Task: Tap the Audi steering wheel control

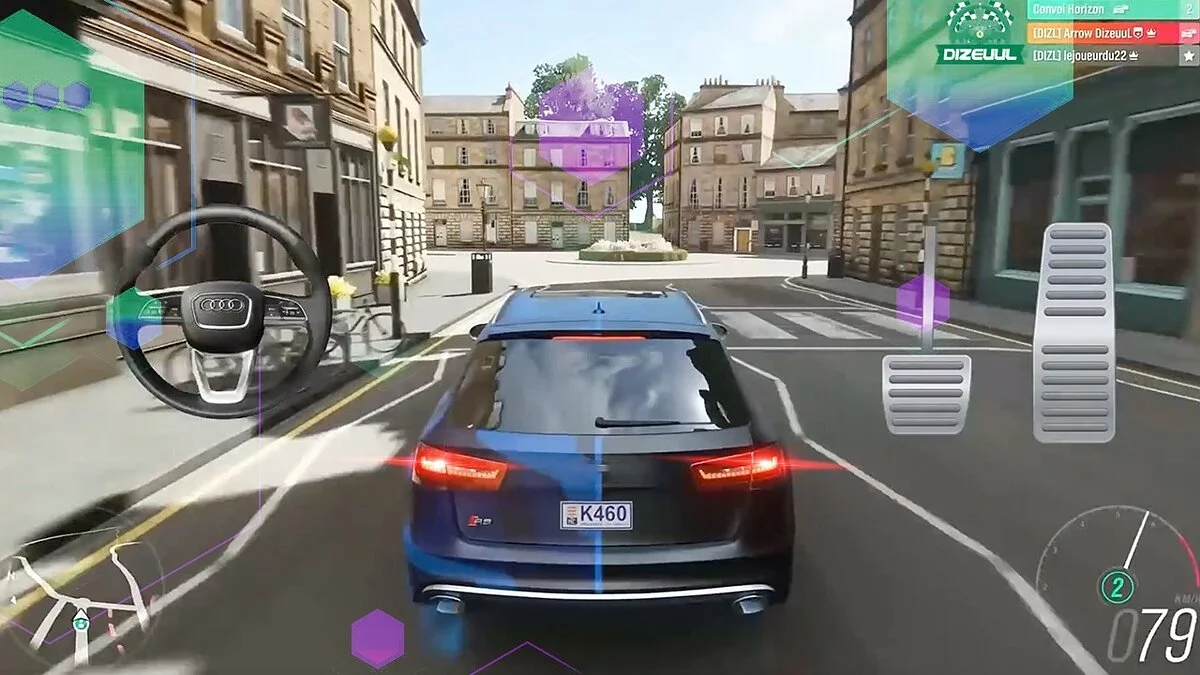Action: coord(222,306)
